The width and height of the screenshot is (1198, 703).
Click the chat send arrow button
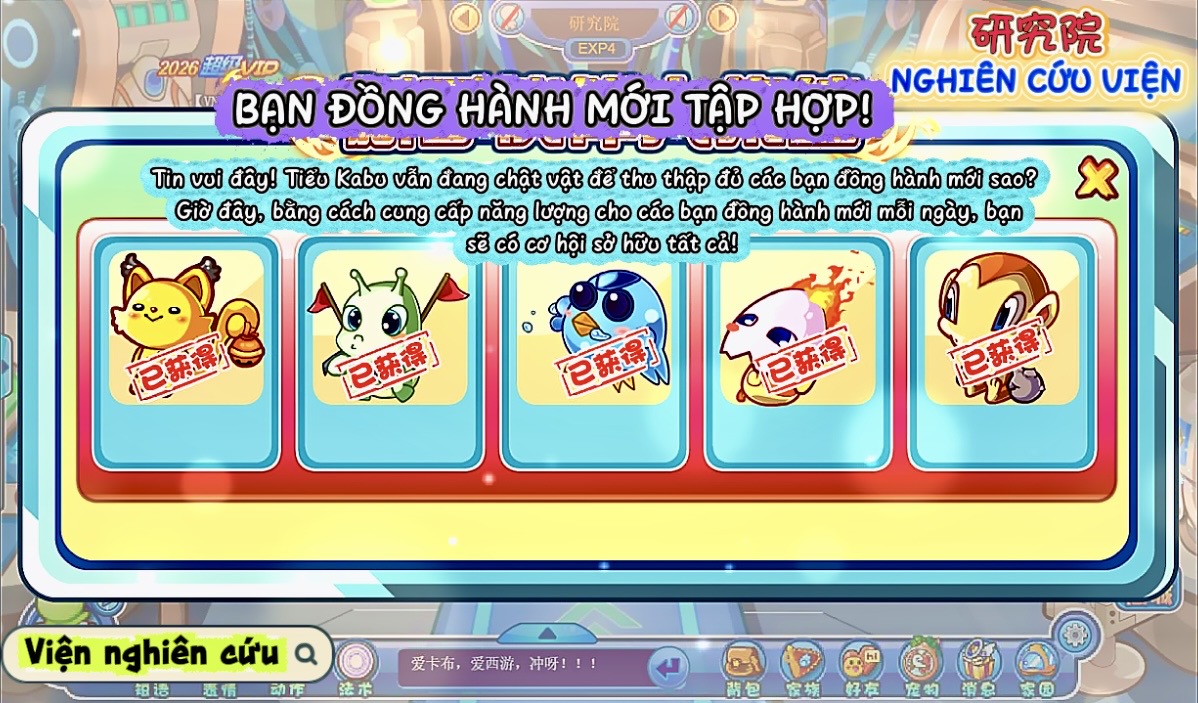point(668,665)
